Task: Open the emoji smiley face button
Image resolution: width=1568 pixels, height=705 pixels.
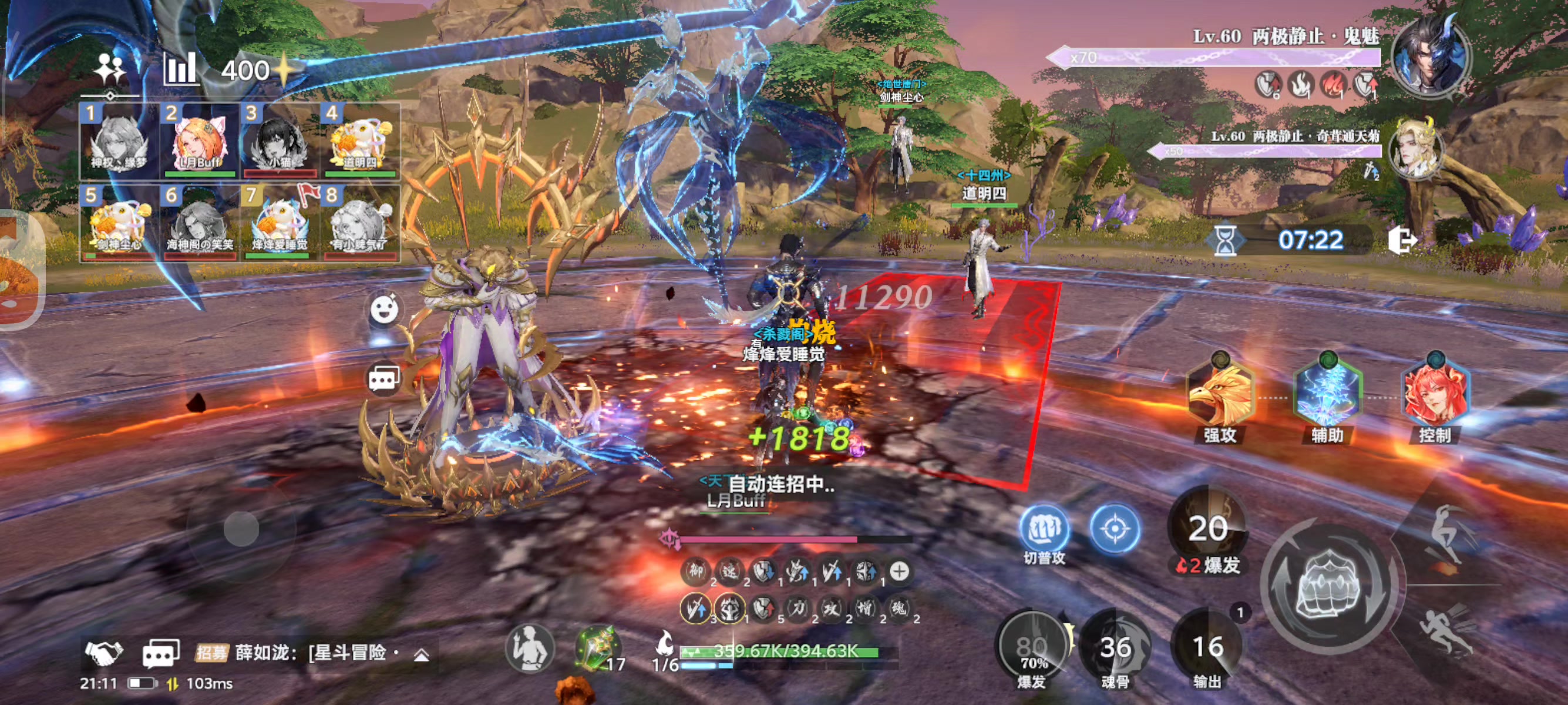Action: tap(385, 309)
